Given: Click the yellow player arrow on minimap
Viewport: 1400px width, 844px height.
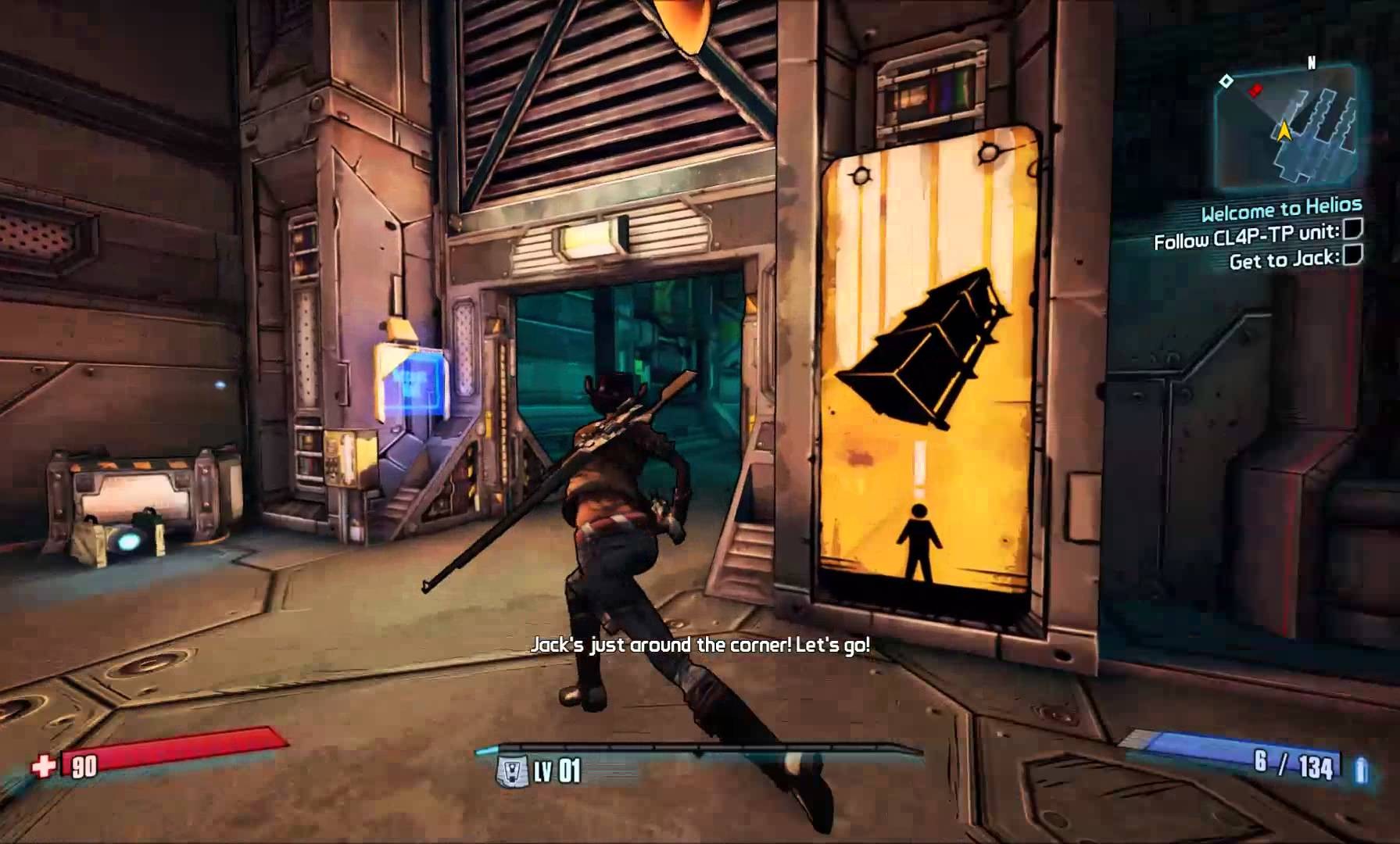Looking at the screenshot, I should coord(1283,130).
